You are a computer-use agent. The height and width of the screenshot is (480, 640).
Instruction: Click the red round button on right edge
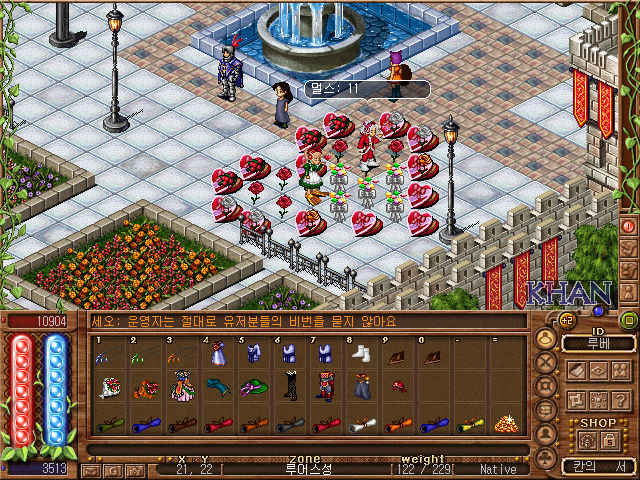[x=629, y=227]
